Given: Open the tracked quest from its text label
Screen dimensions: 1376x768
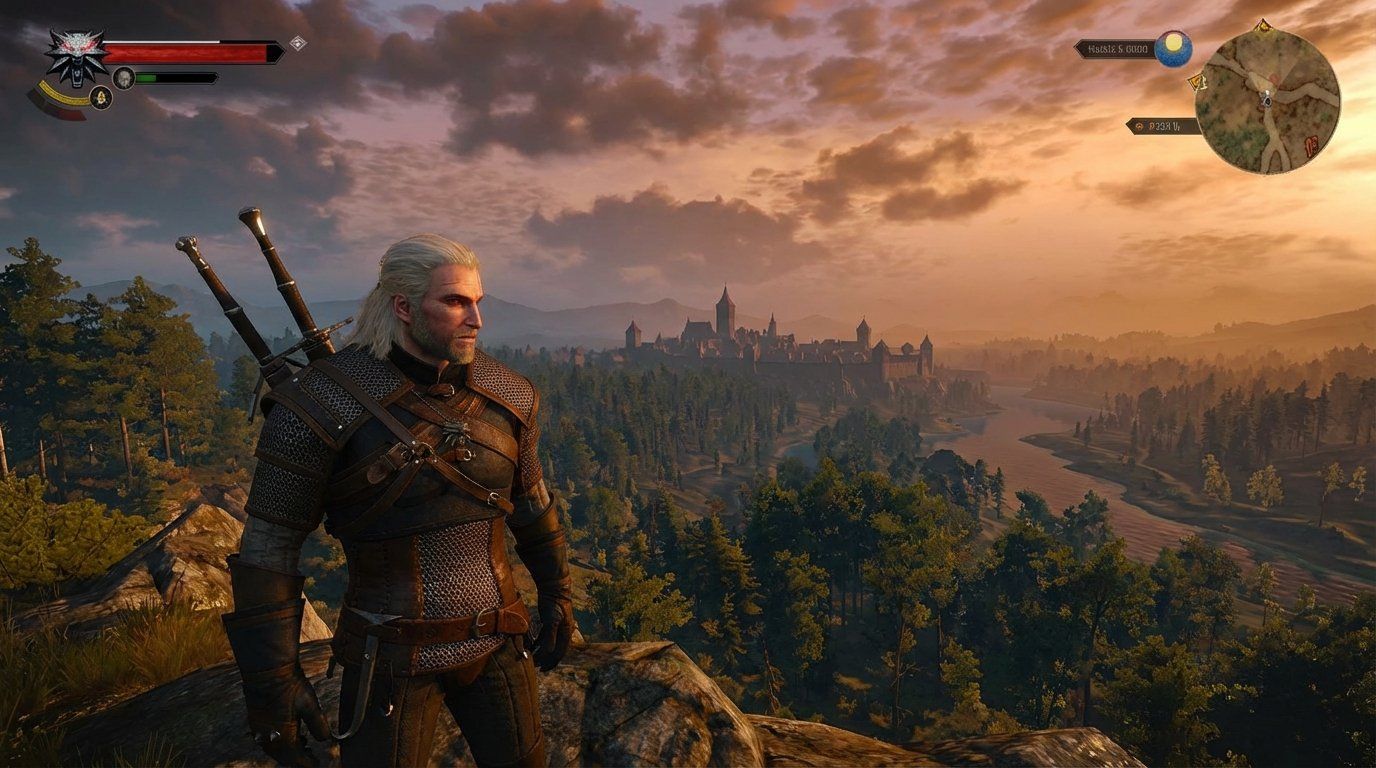Looking at the screenshot, I should 1163,126.
